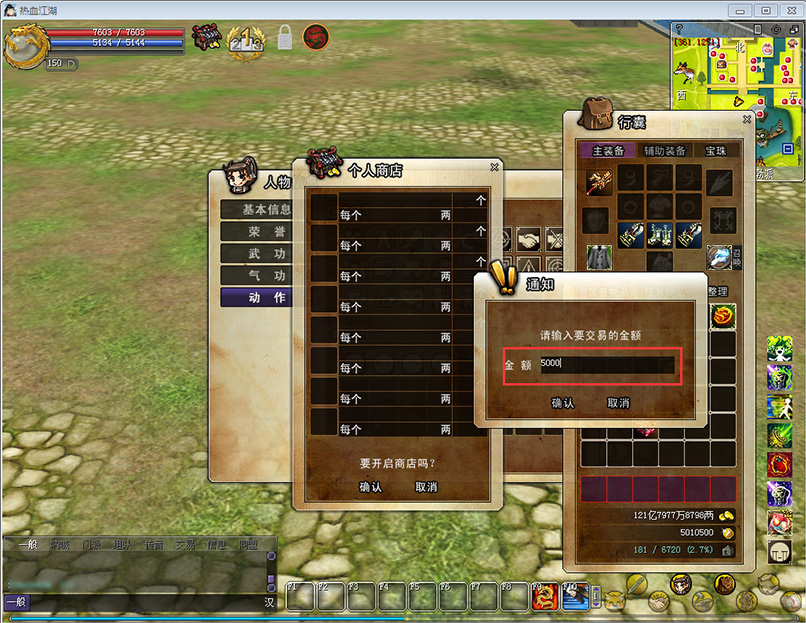Switch to the 宝珠 tab
This screenshot has height=623, width=806.
tap(716, 150)
